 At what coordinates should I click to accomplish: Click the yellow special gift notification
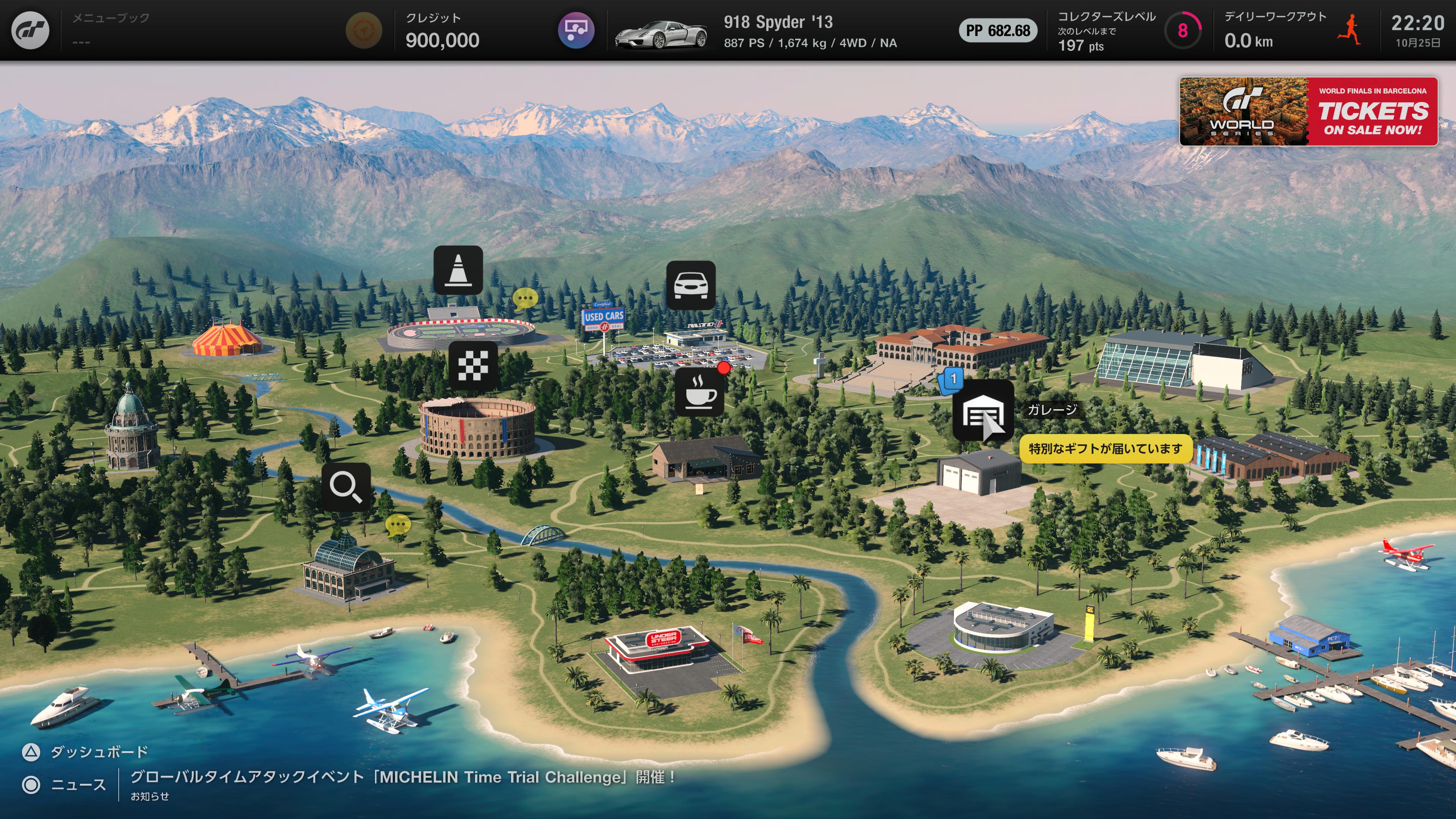pyautogui.click(x=1105, y=449)
